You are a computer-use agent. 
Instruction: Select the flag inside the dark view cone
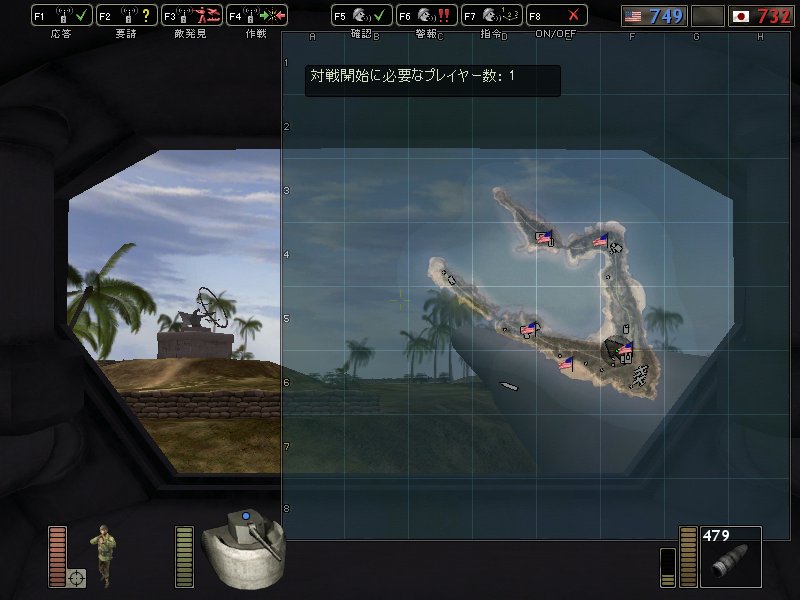coord(625,349)
